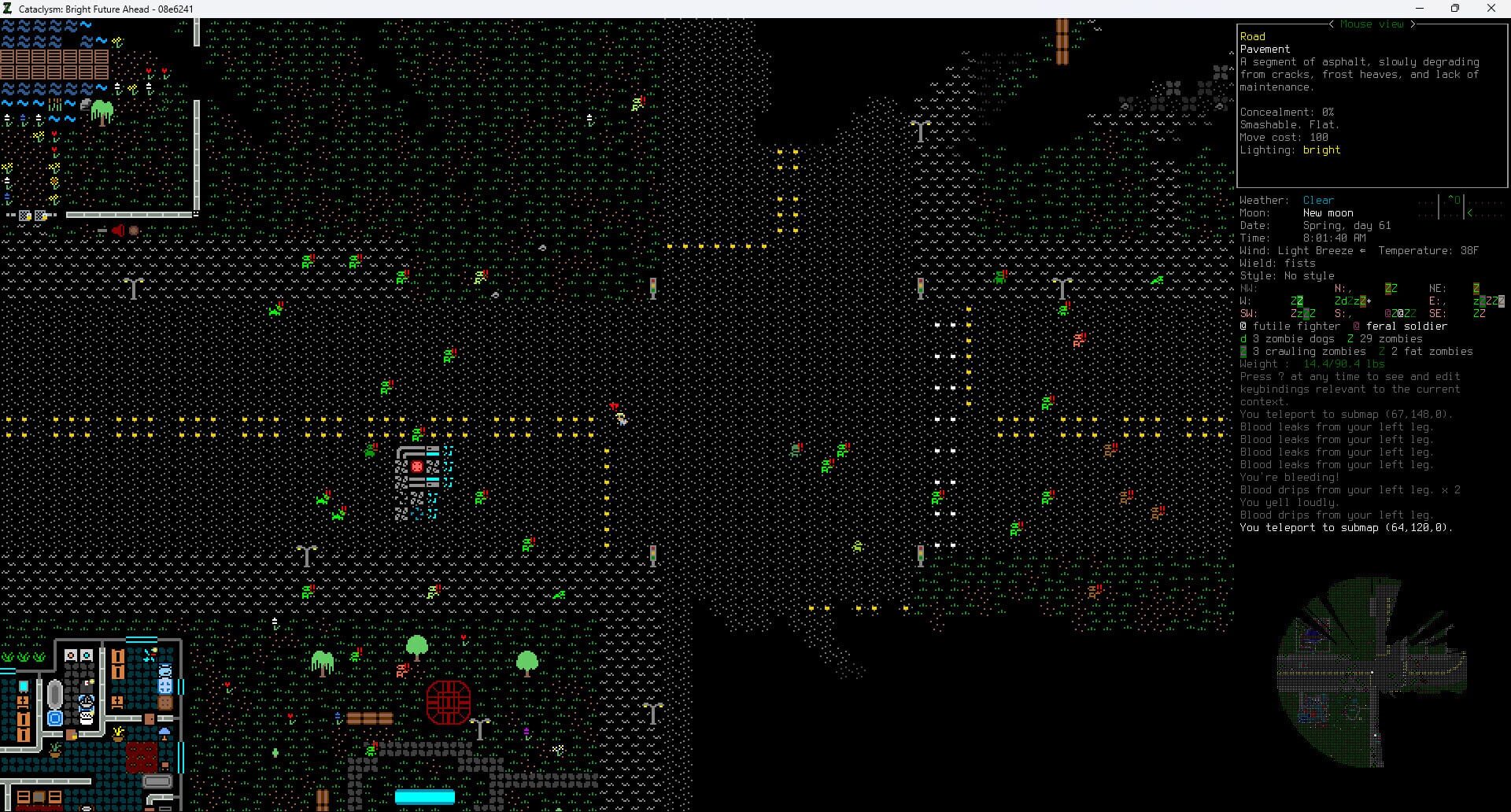Screen dimensions: 1511x812
Task: Click the zombie dog 'd' icon in the sidebar
Action: pyautogui.click(x=1243, y=338)
